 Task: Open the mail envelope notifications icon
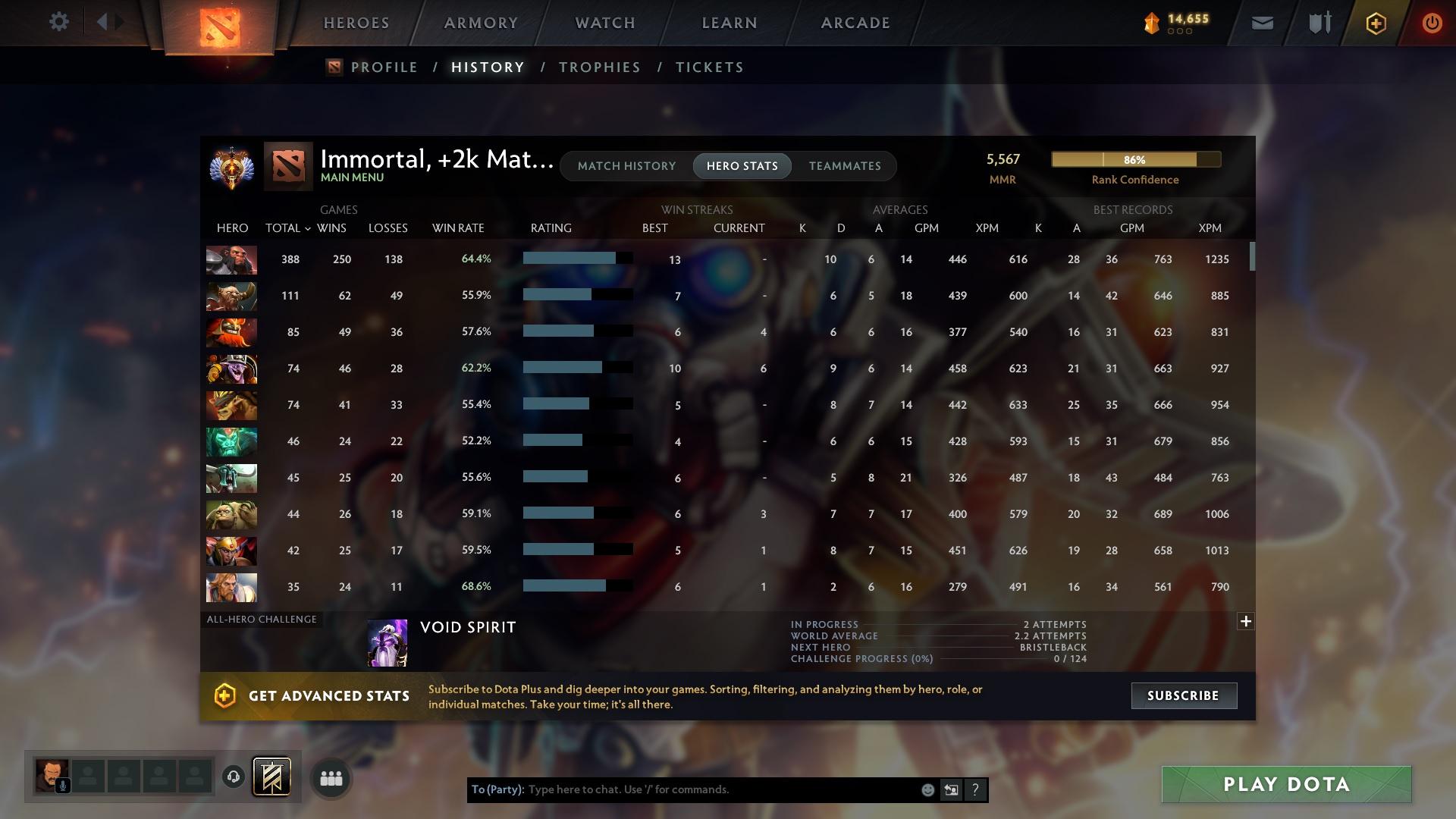[1261, 23]
